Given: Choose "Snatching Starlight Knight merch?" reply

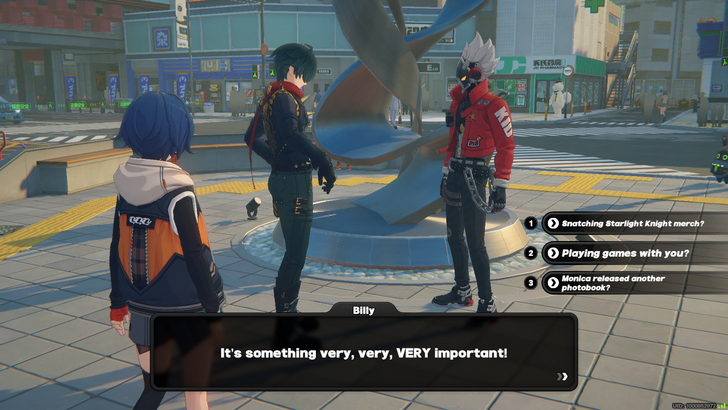Looking at the screenshot, I should pyautogui.click(x=632, y=224).
